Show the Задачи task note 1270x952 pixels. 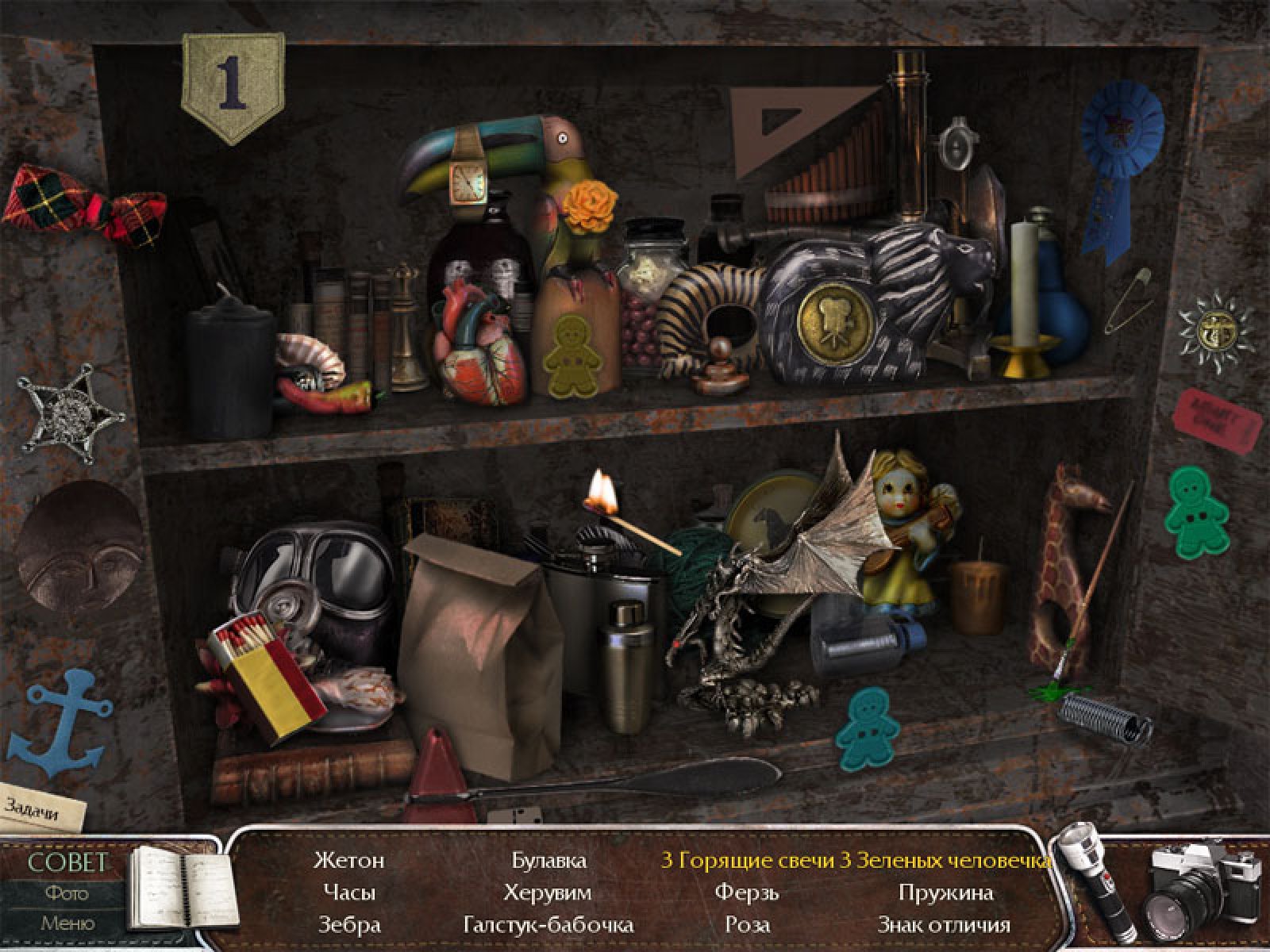tap(41, 807)
